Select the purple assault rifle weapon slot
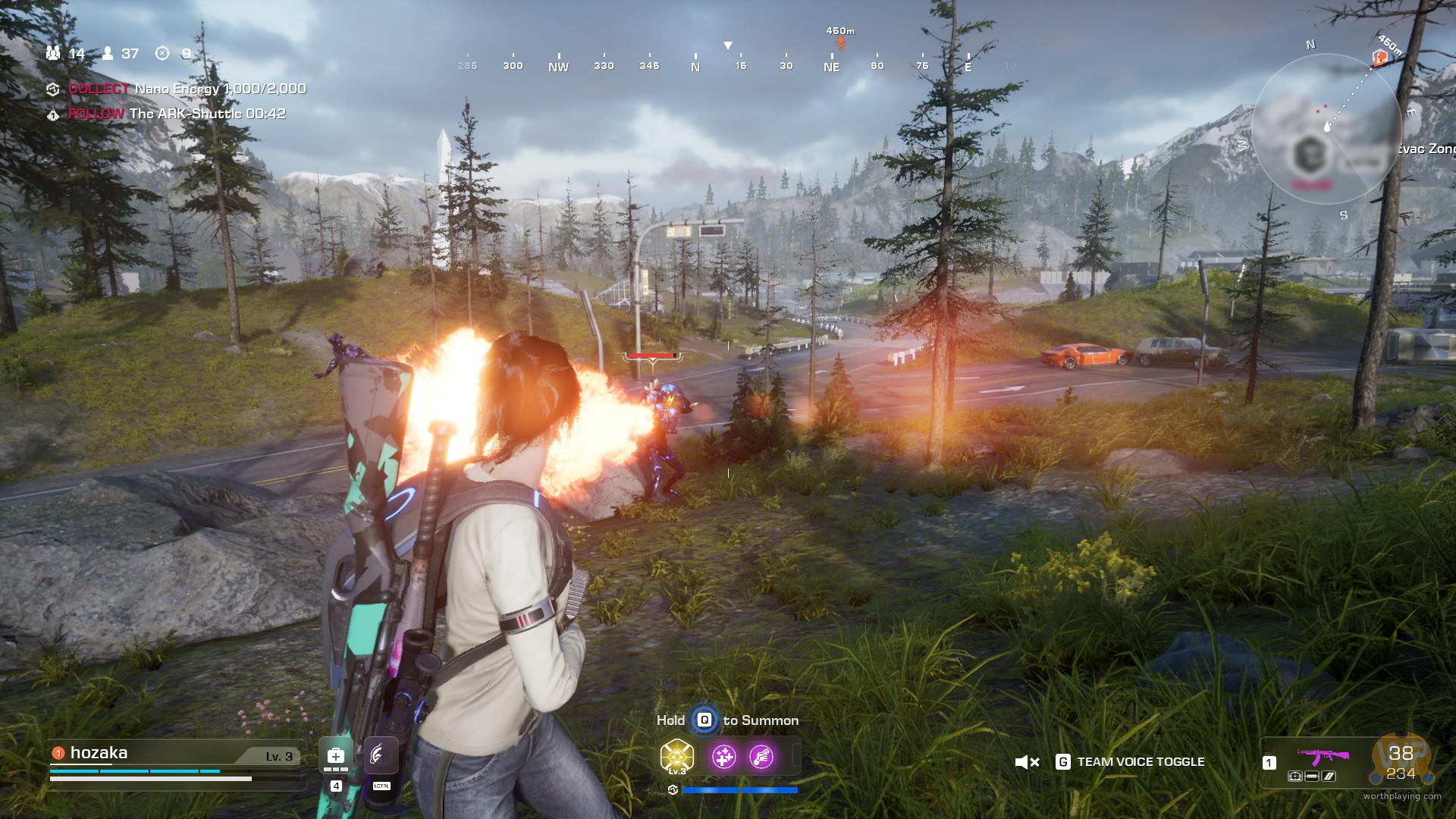The image size is (1456, 819). click(1323, 756)
